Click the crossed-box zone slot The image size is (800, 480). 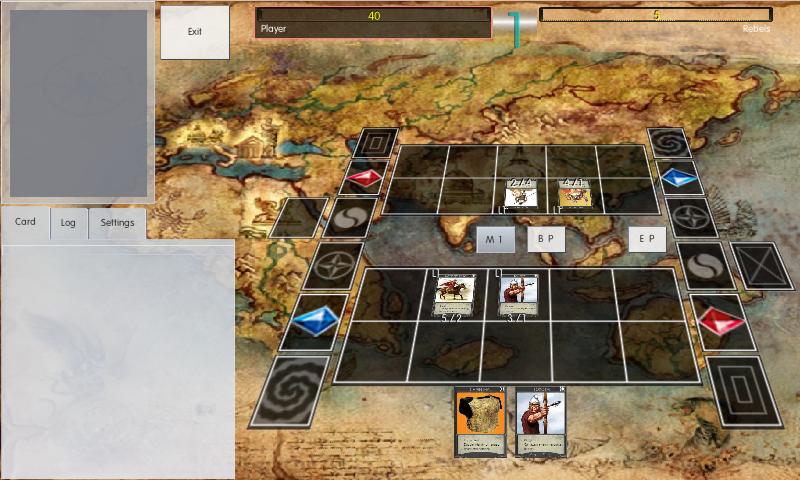click(x=760, y=266)
